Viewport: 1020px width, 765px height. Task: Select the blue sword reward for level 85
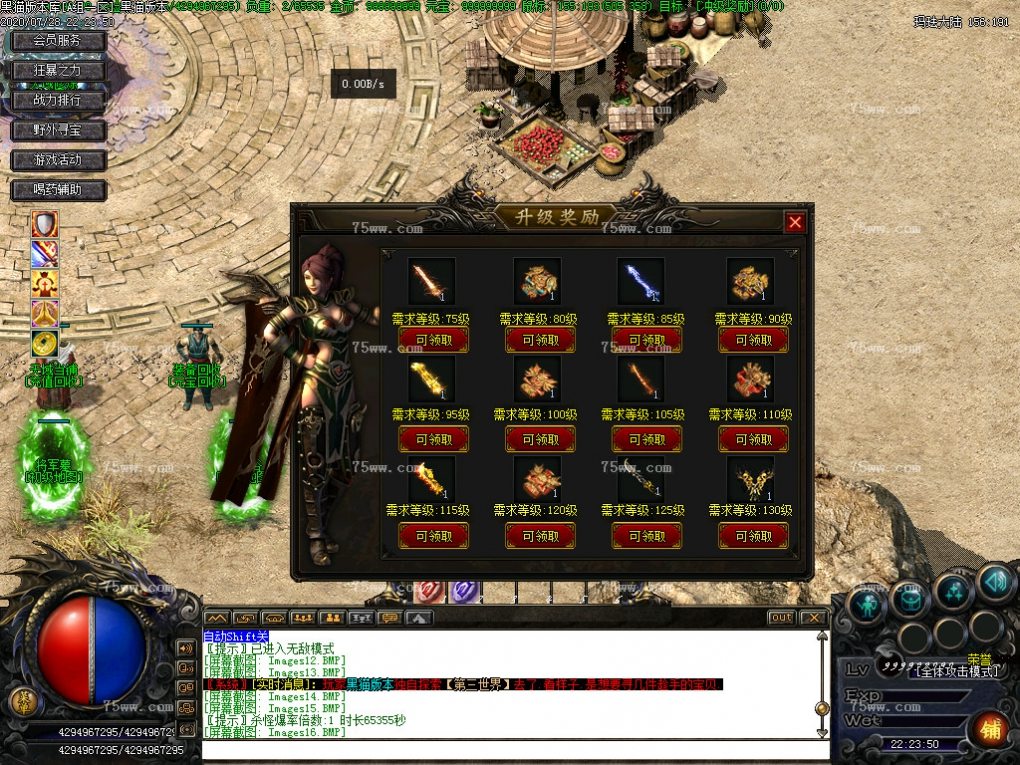(640, 281)
